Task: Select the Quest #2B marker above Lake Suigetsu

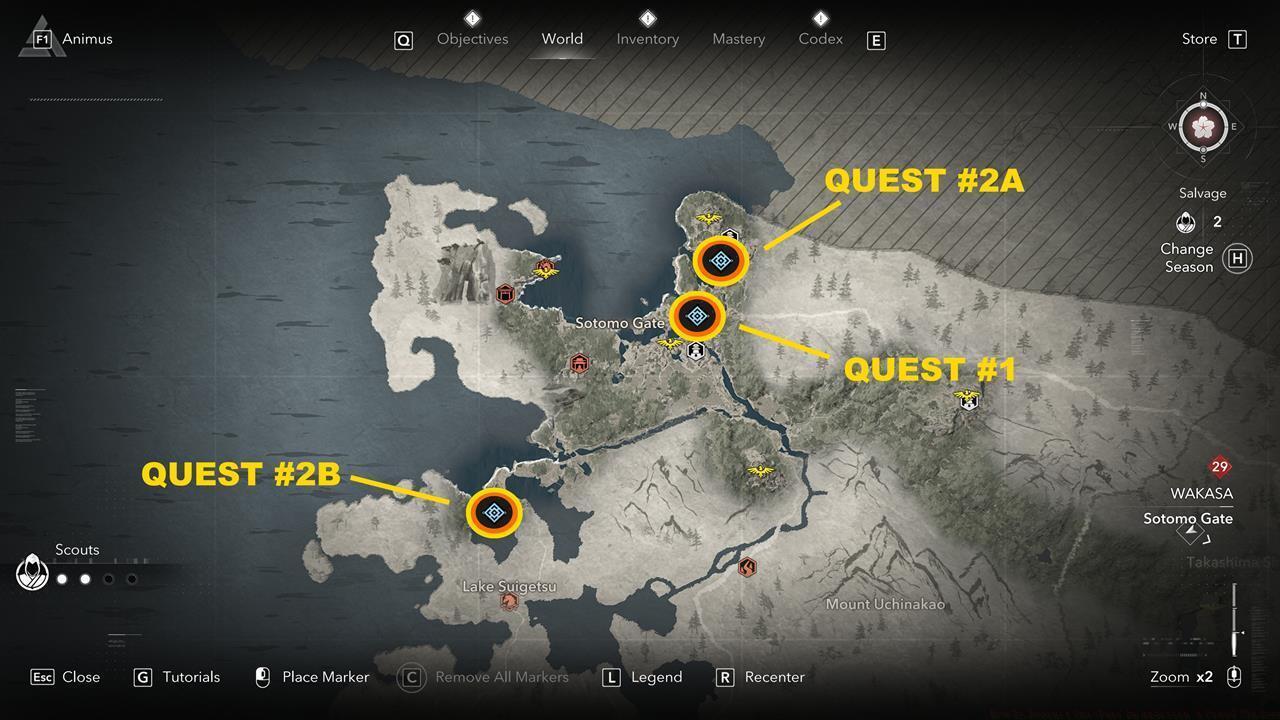Action: coord(494,512)
